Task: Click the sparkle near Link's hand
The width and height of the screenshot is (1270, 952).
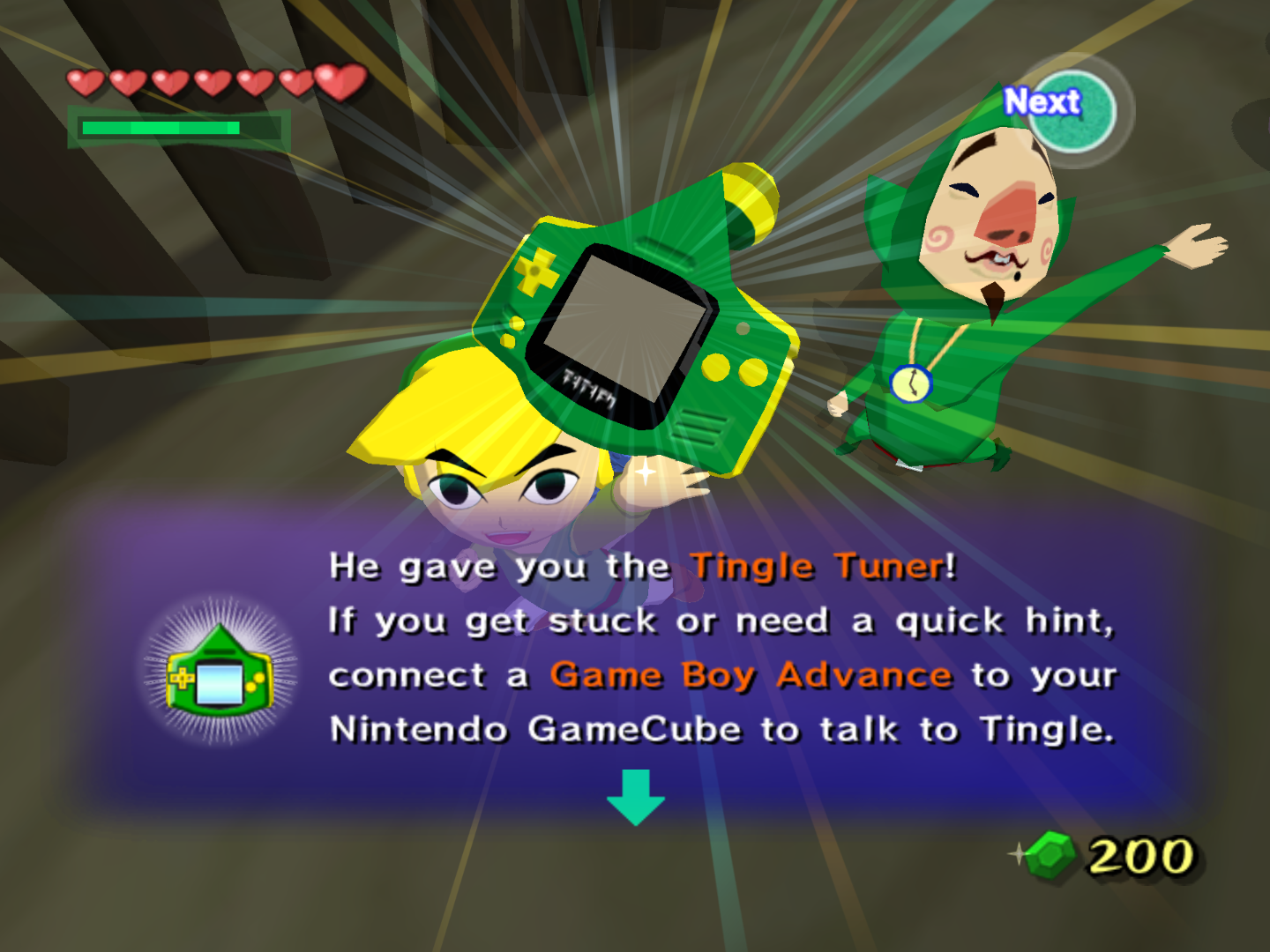Action: tap(647, 471)
